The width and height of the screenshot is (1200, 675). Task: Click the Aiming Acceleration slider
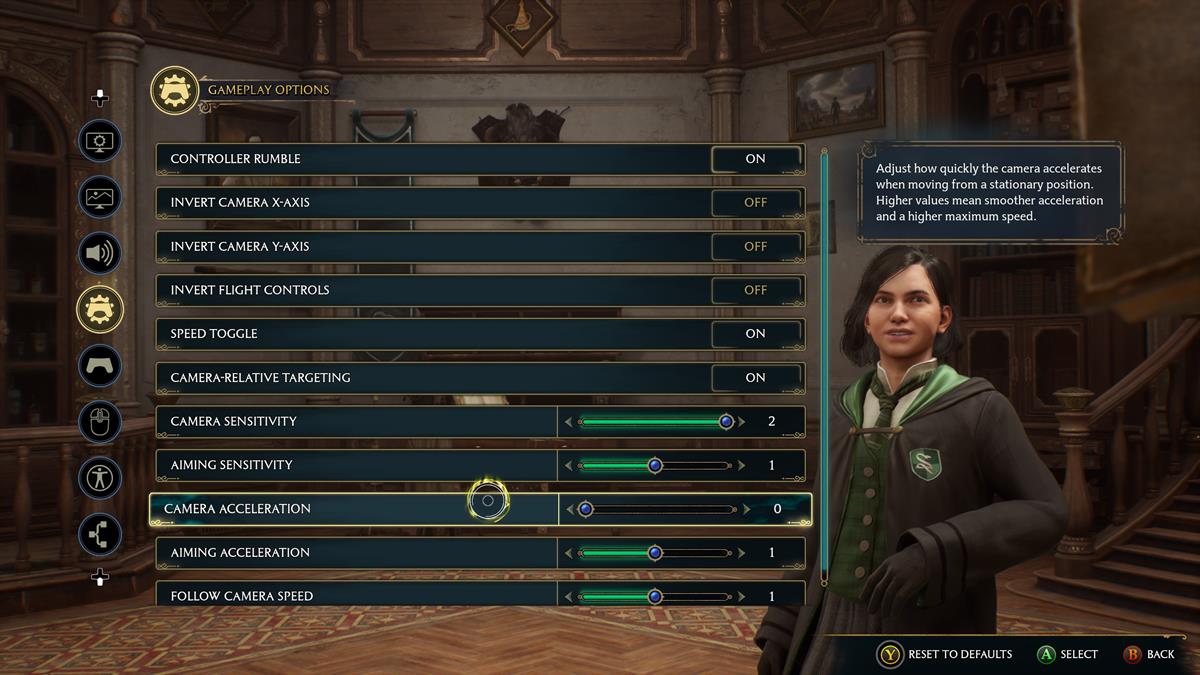tap(655, 553)
